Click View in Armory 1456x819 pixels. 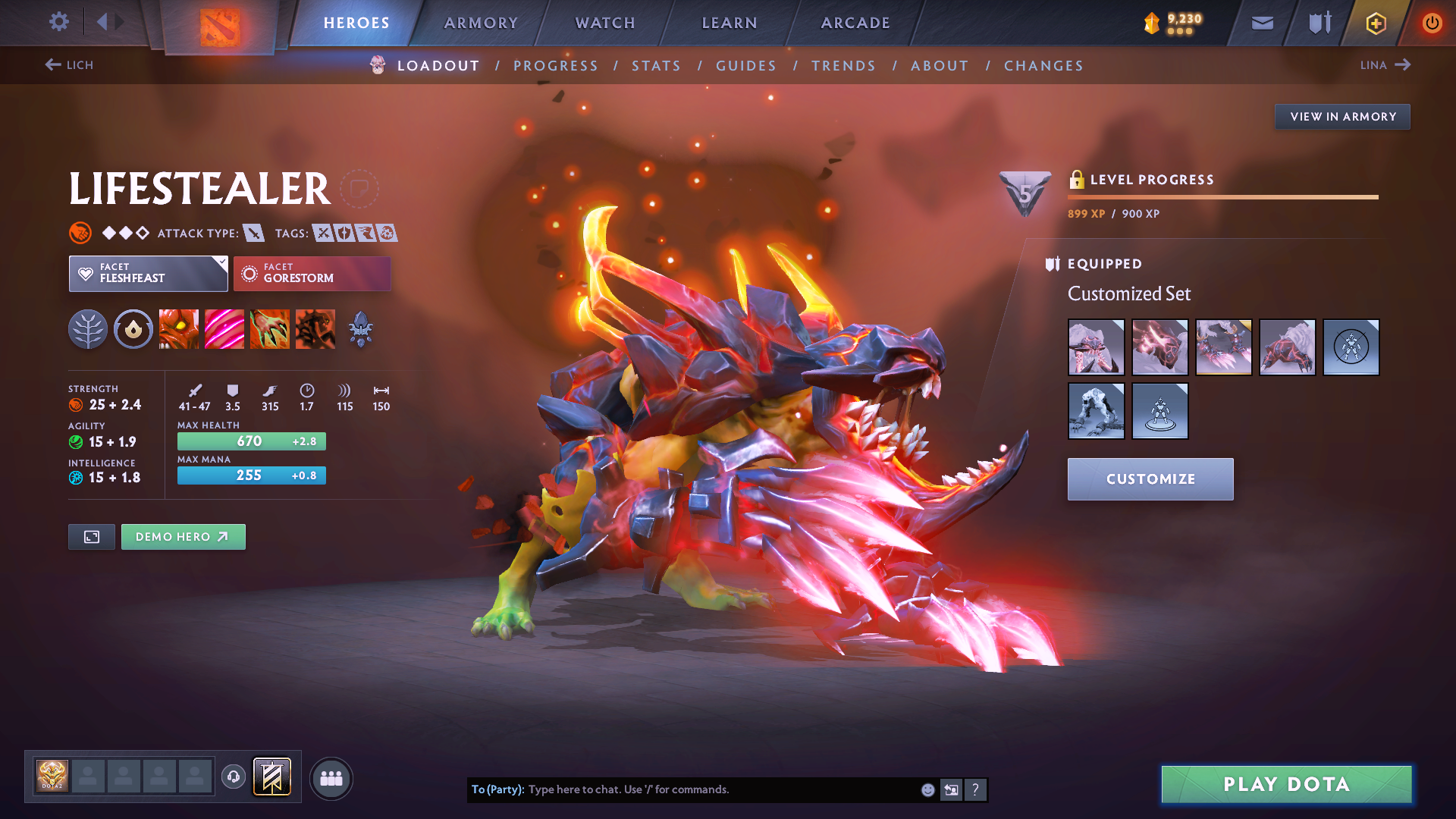[1341, 117]
